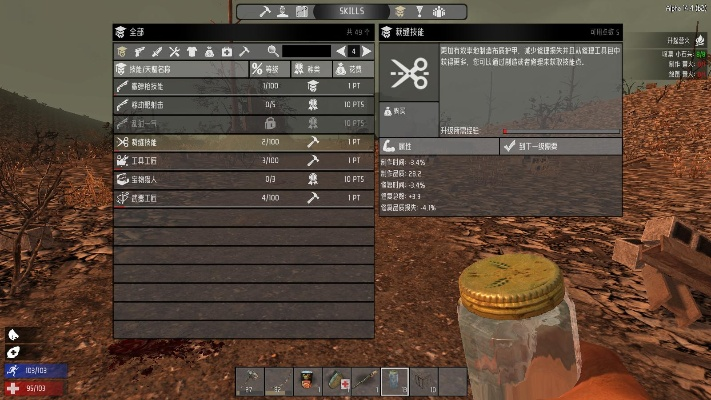Switch to the character tab
Viewport: 711px width, 400px height.
tap(283, 11)
